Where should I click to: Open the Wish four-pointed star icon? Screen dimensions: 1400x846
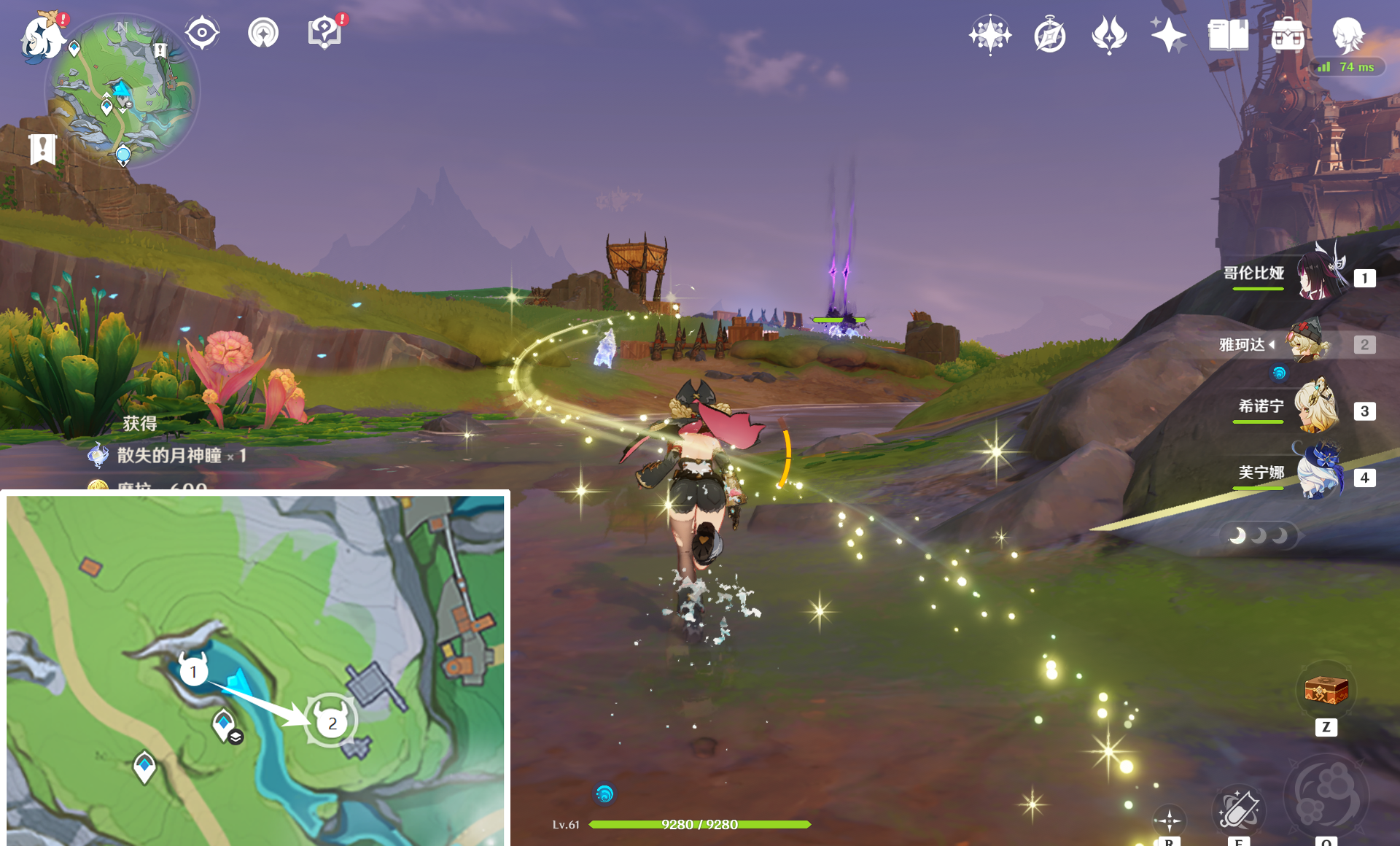click(x=990, y=35)
